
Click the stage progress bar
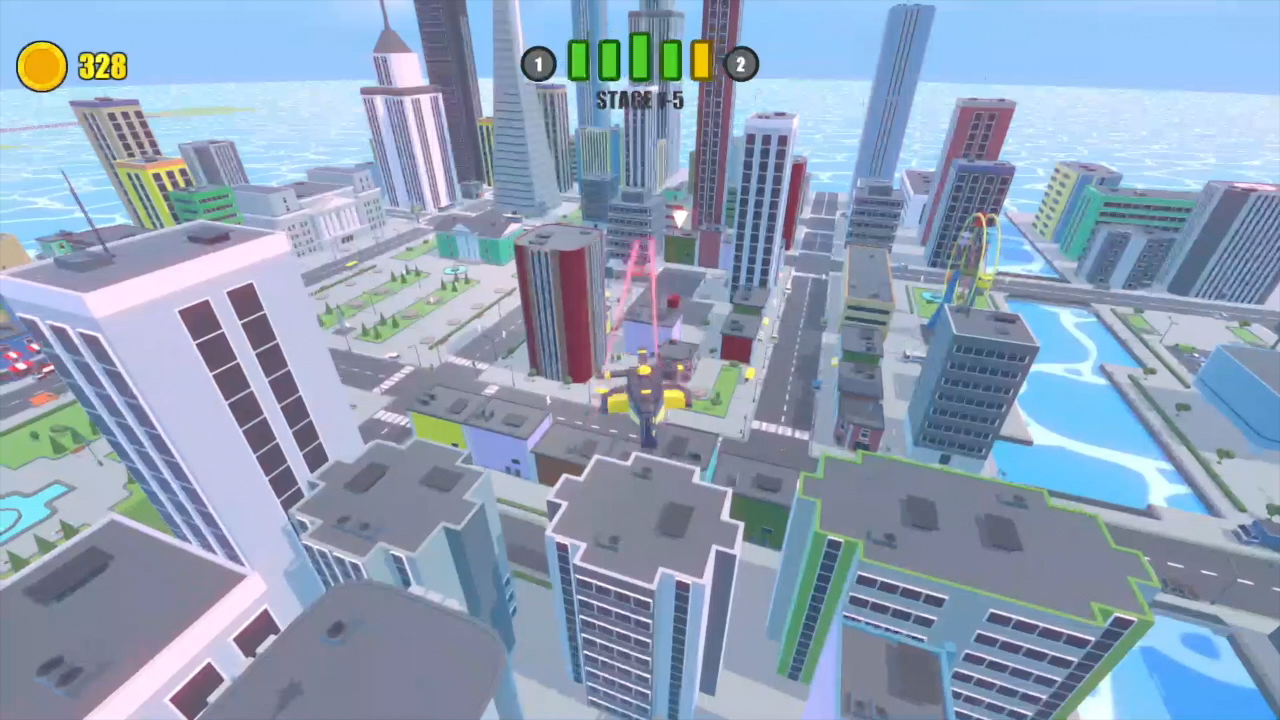[640, 62]
